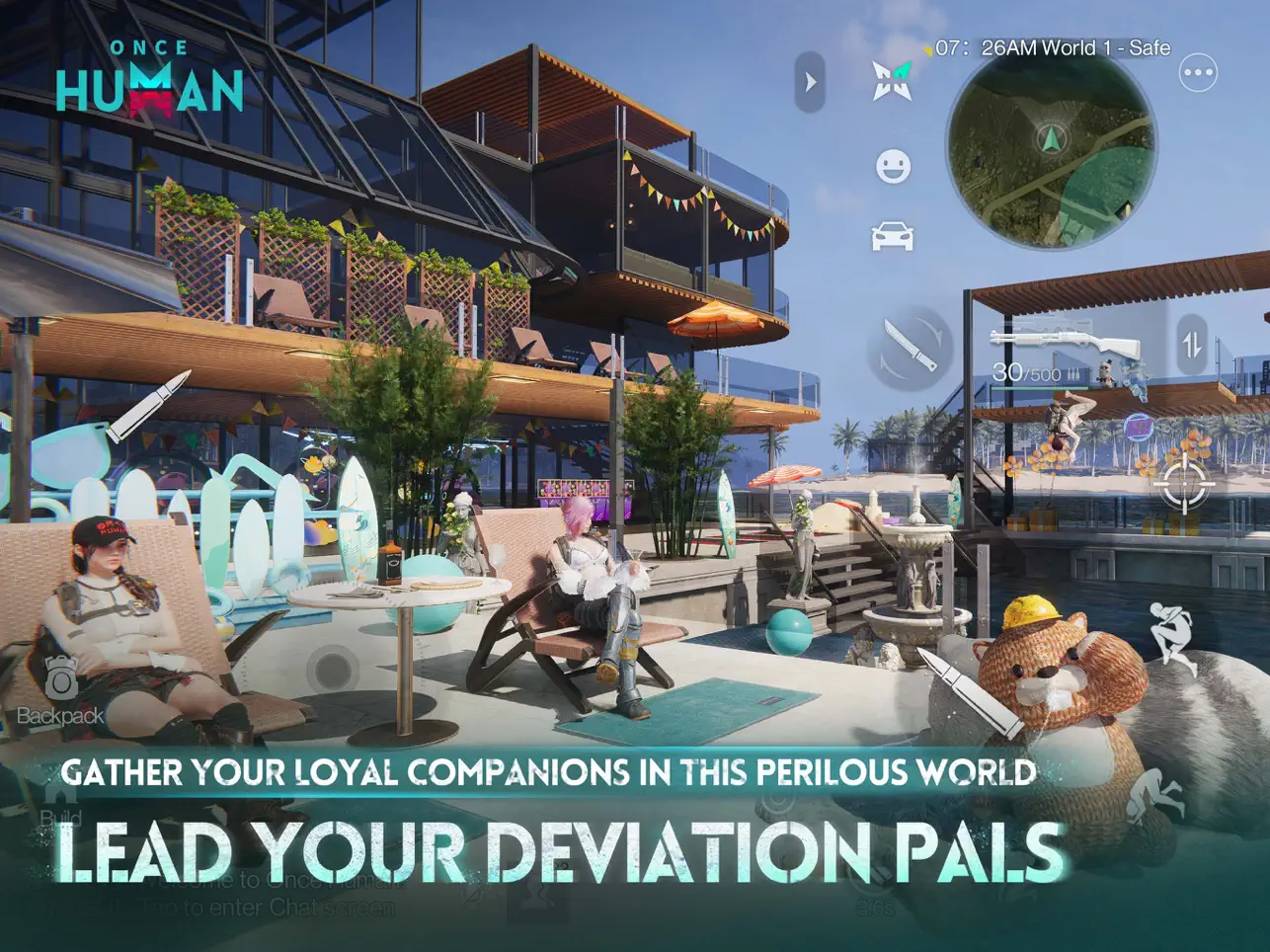
Task: Switch to the melee knife weapon
Action: coord(911,348)
